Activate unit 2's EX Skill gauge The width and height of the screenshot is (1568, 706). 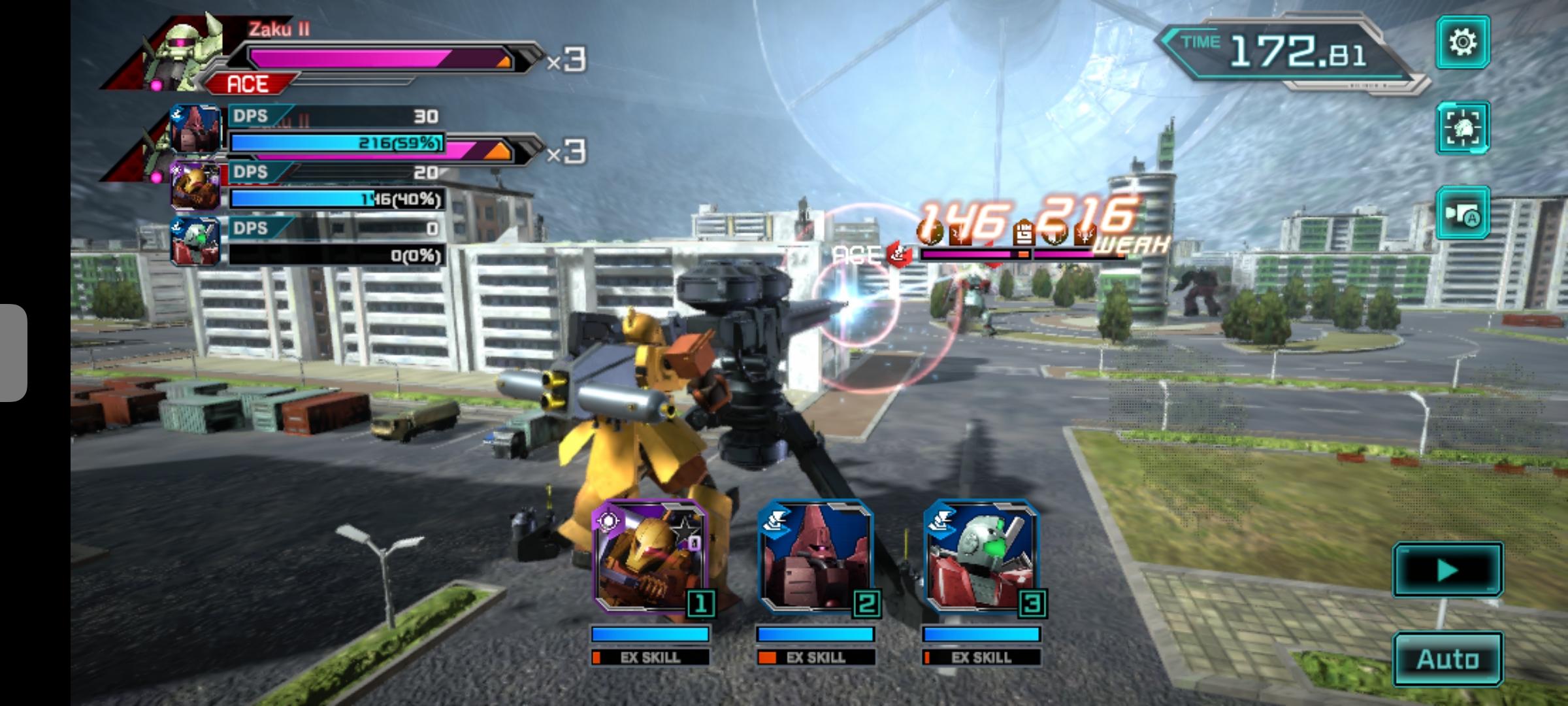[x=816, y=657]
